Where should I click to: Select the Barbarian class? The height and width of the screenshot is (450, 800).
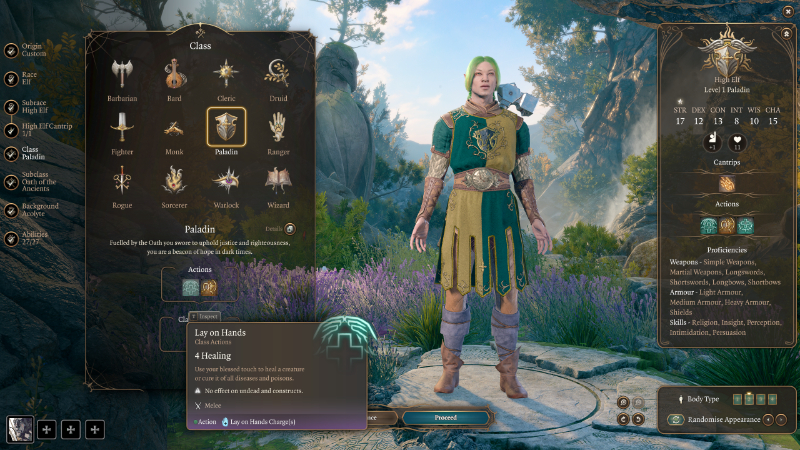coord(122,75)
